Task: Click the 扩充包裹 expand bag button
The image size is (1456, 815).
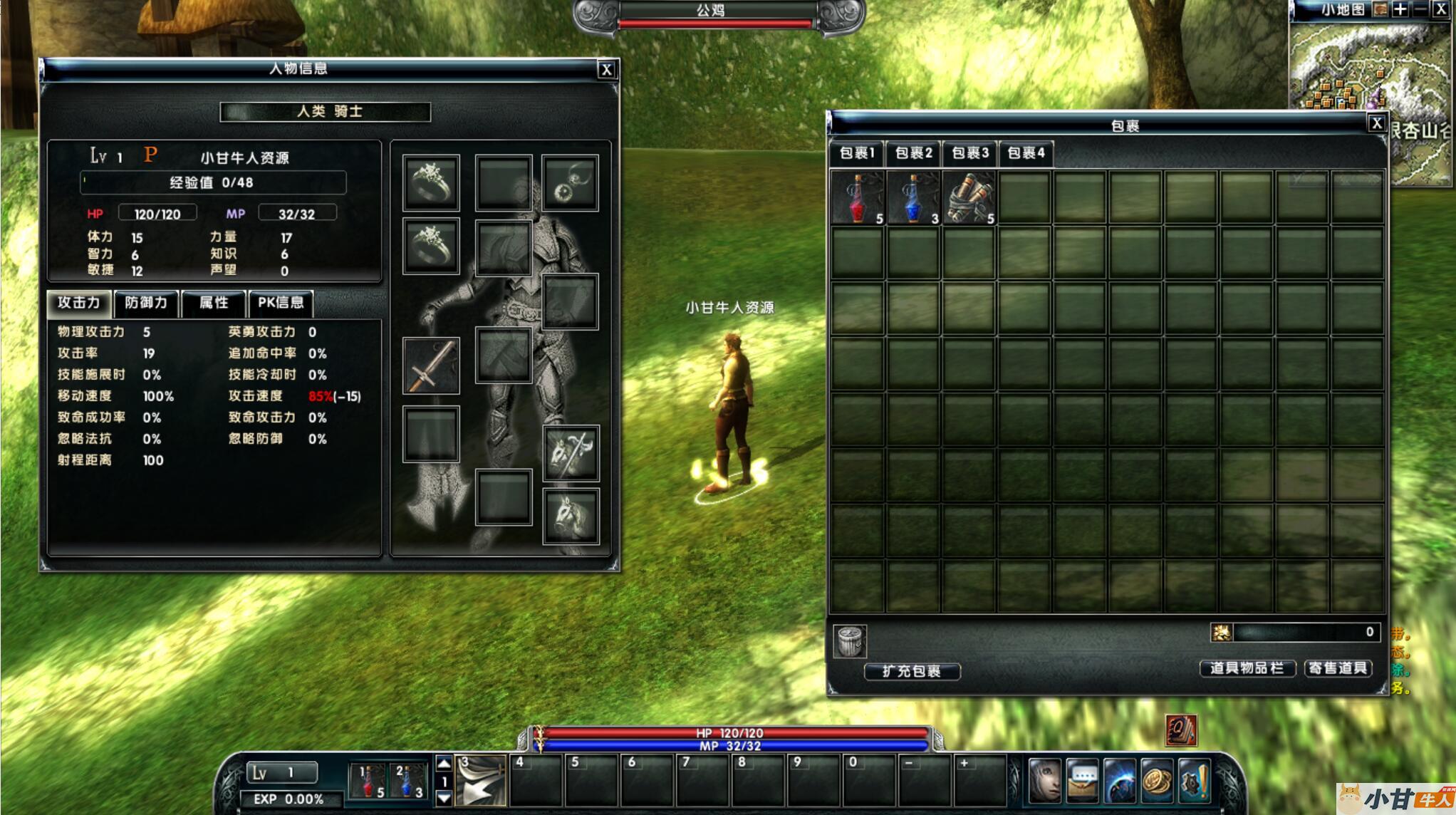Action: [912, 671]
